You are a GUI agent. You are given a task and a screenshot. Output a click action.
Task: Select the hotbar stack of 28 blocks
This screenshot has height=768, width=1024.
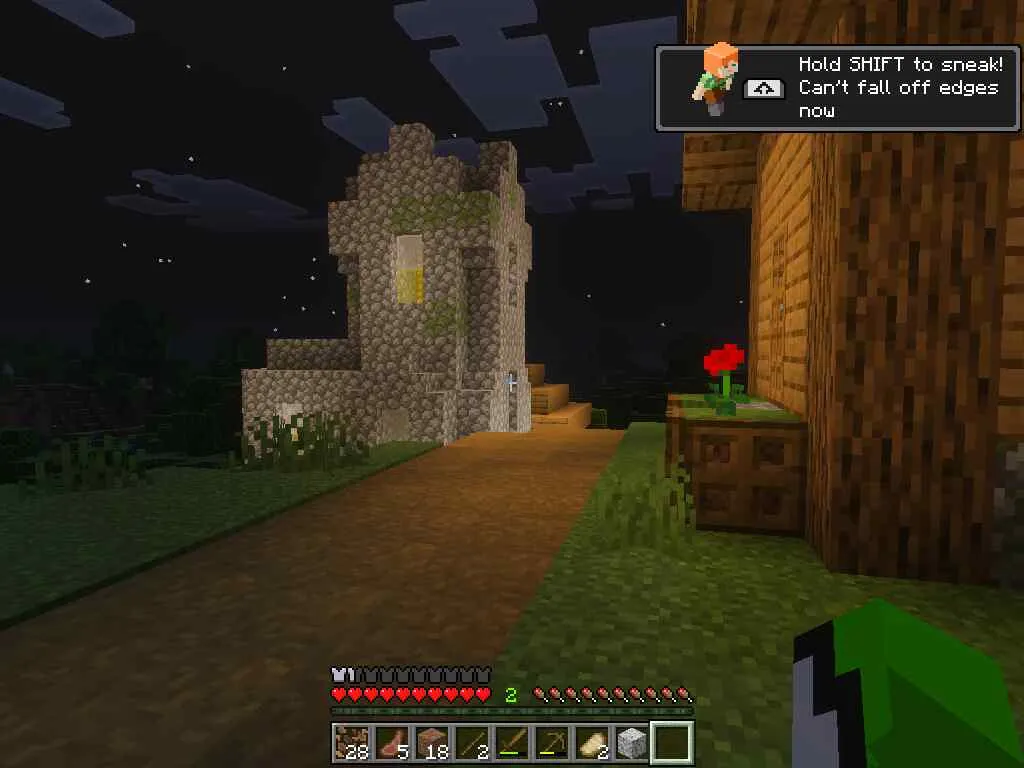click(351, 743)
